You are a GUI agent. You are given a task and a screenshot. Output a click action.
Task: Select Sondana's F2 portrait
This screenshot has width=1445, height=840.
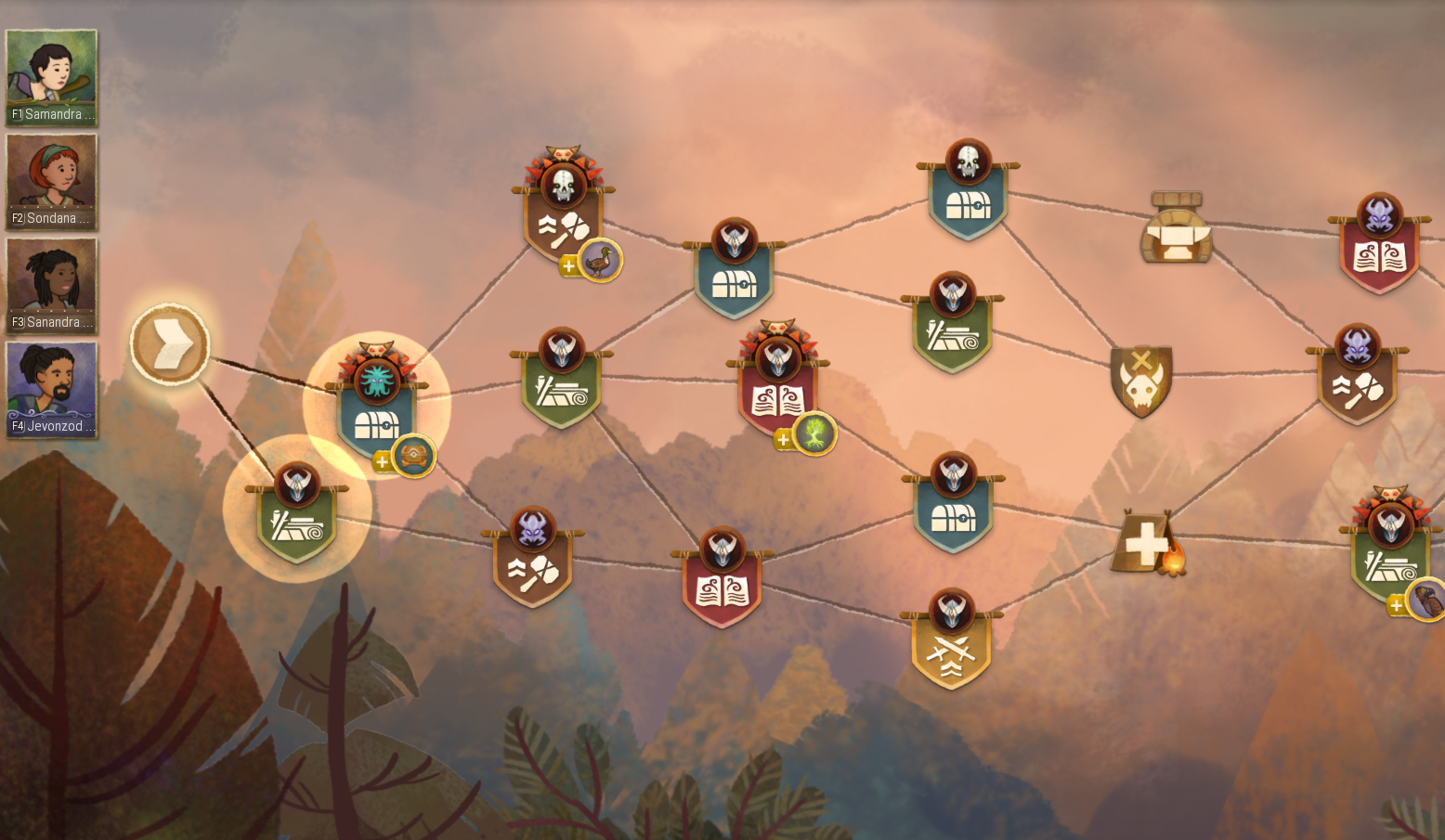coord(51,181)
